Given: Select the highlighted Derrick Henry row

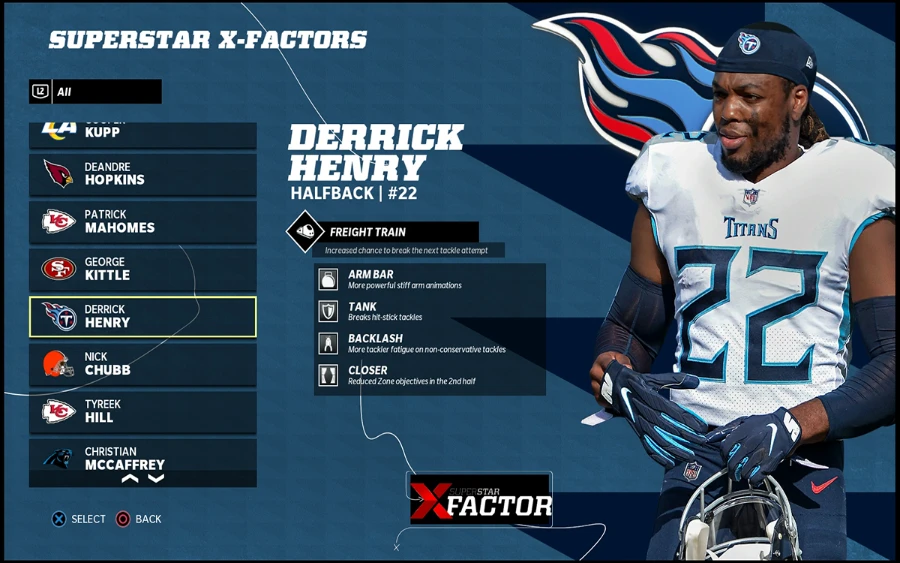Looking at the screenshot, I should click(142, 317).
